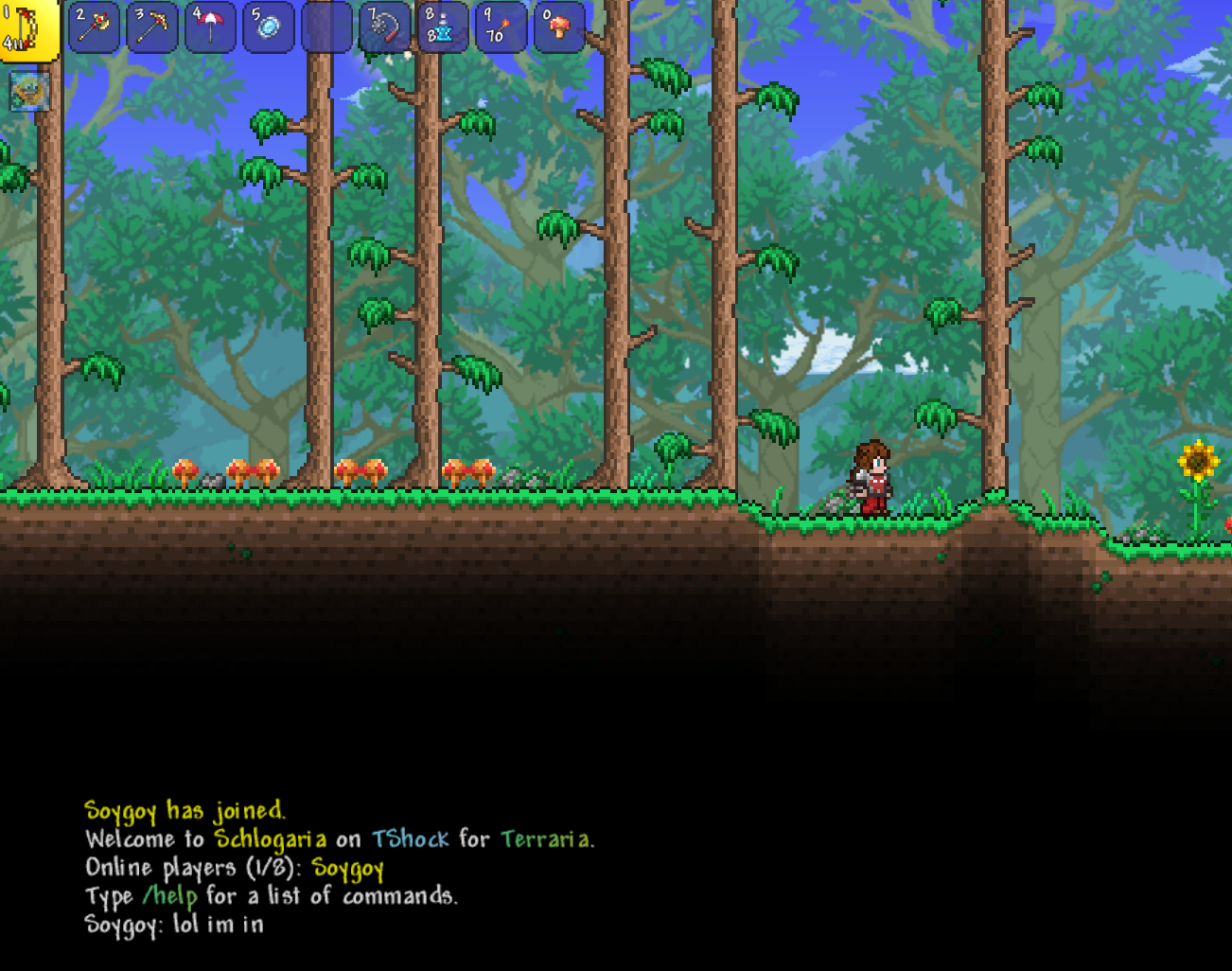Equip the umbrella from the hotbar
This screenshot has width=1232, height=971.
tap(210, 27)
